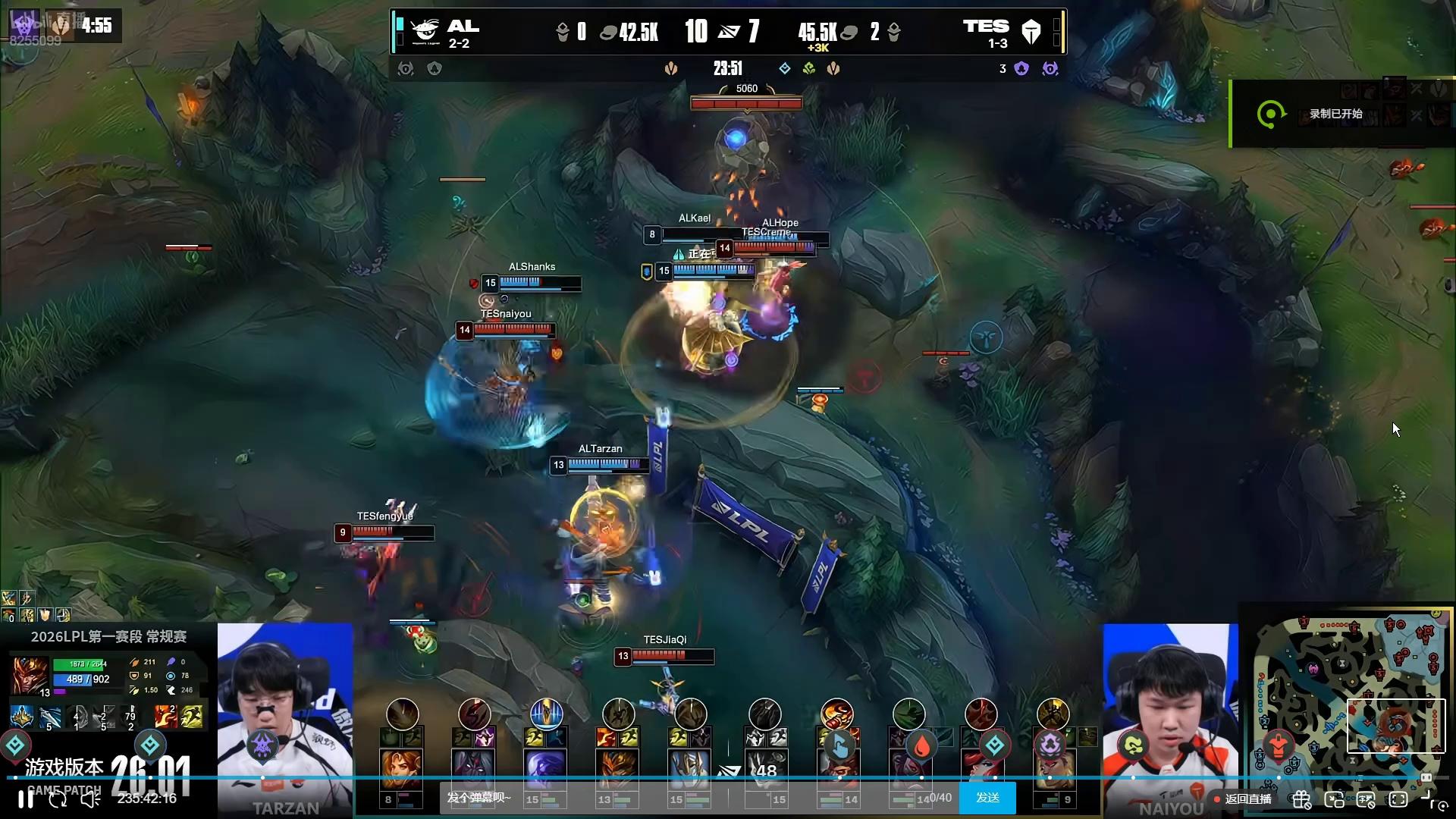The image size is (1456, 819).
Task: Select the blue water-drop timeline marker
Action: (922, 746)
